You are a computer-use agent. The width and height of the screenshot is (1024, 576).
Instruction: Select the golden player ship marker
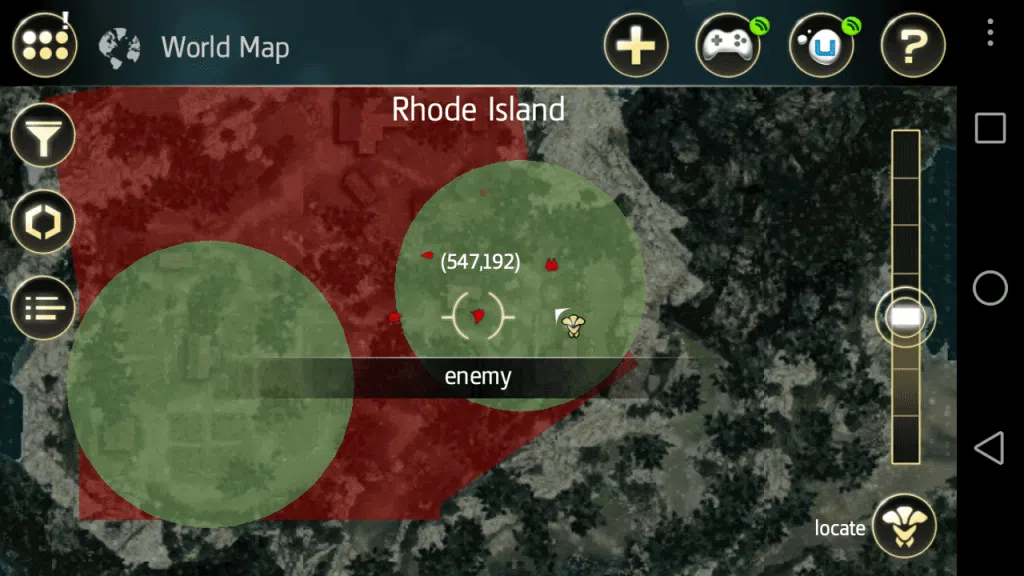(573, 322)
